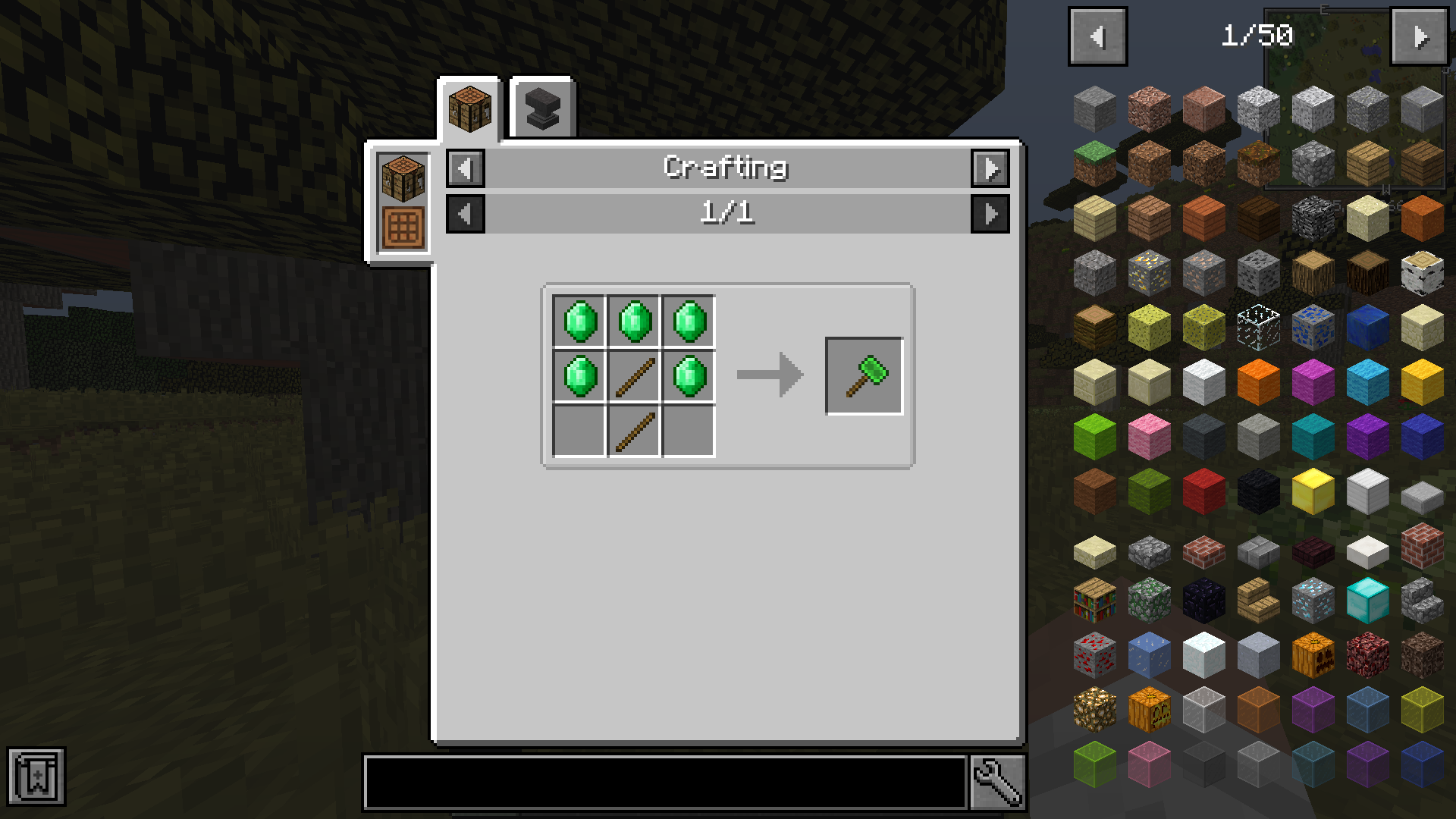Select the crafting table recipe tab
The image size is (1456, 819).
coord(469,109)
